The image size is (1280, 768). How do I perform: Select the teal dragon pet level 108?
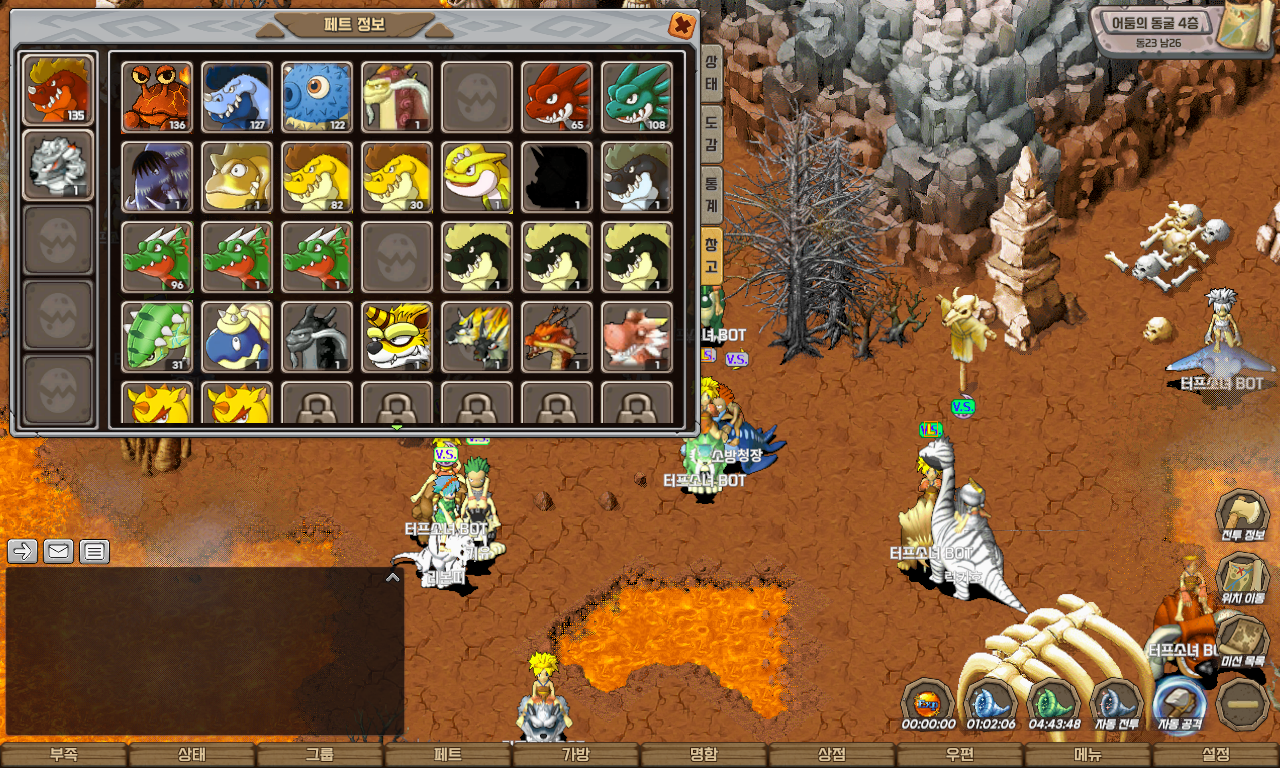[637, 97]
